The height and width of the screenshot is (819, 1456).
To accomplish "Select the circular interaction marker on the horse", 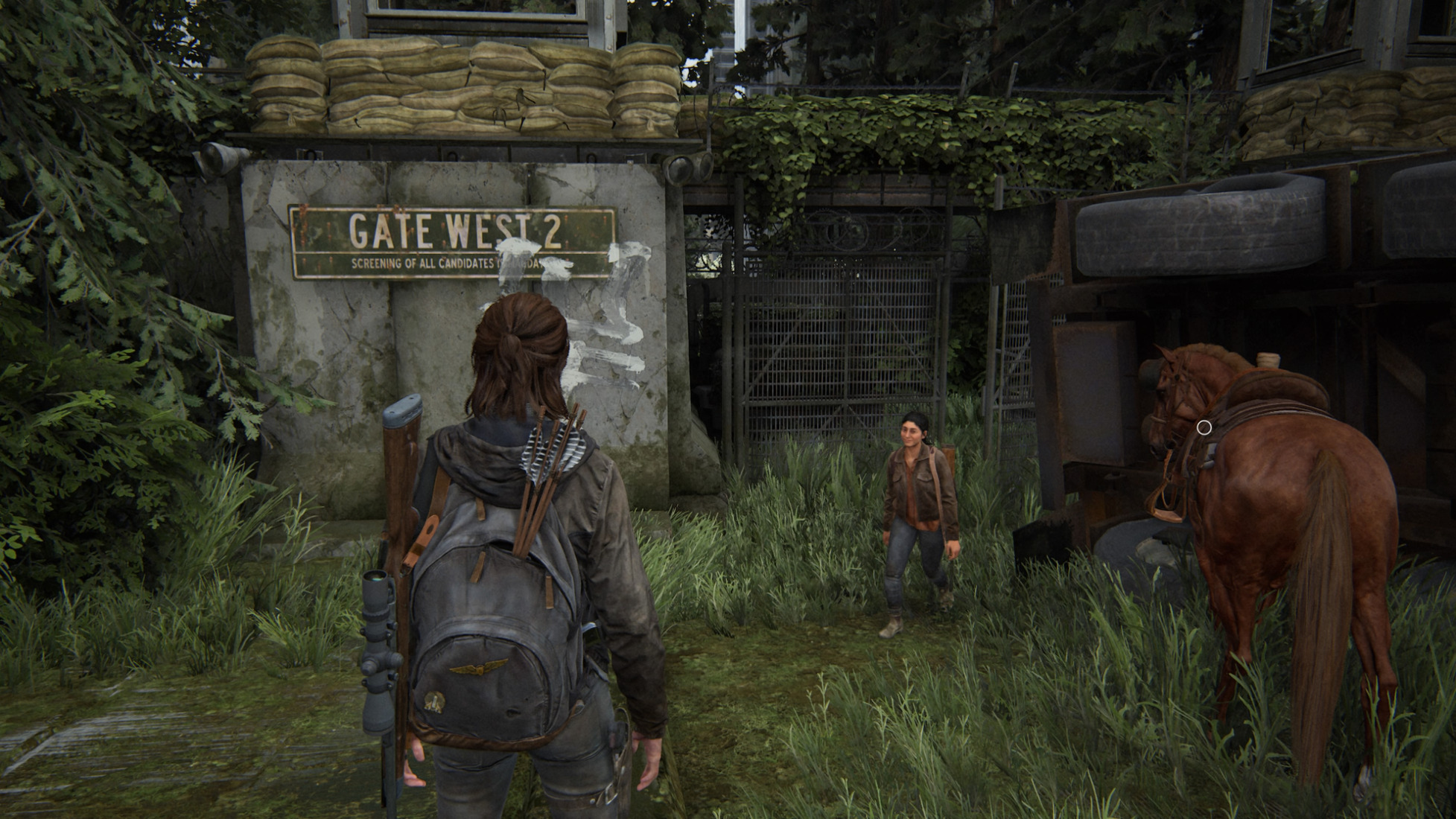I will click(1204, 427).
